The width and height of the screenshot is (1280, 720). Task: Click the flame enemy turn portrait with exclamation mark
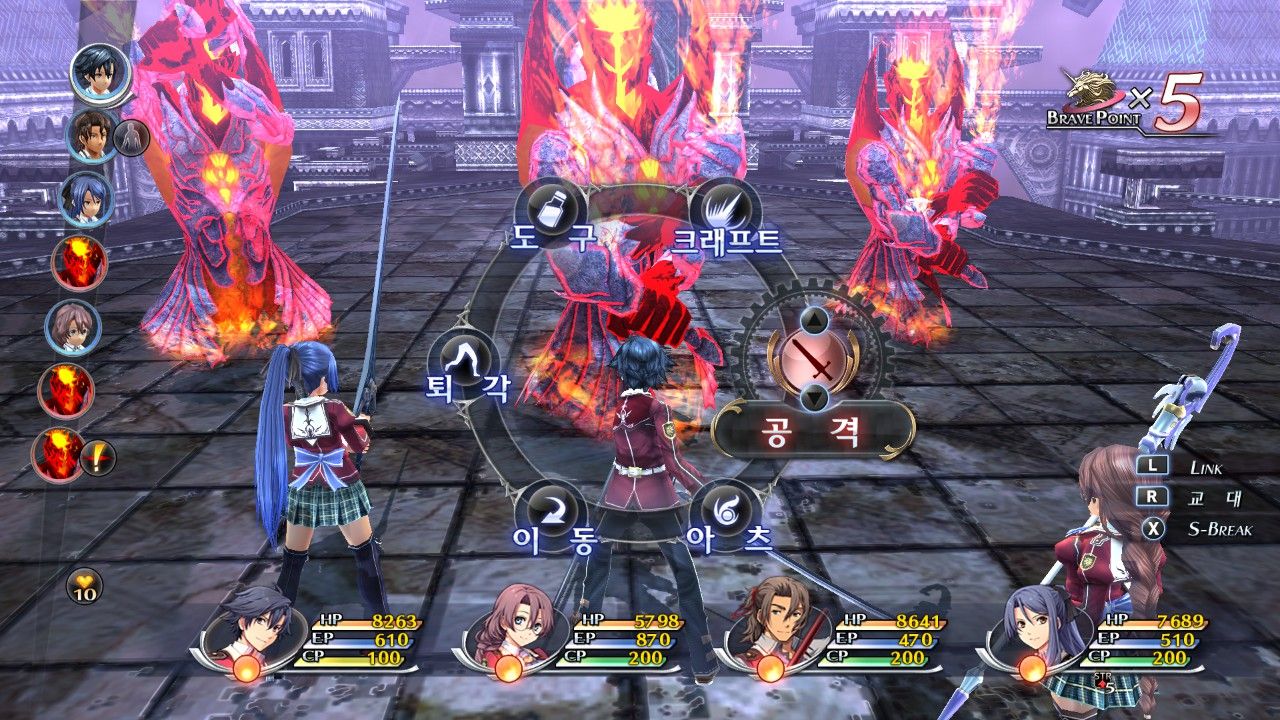tap(62, 455)
